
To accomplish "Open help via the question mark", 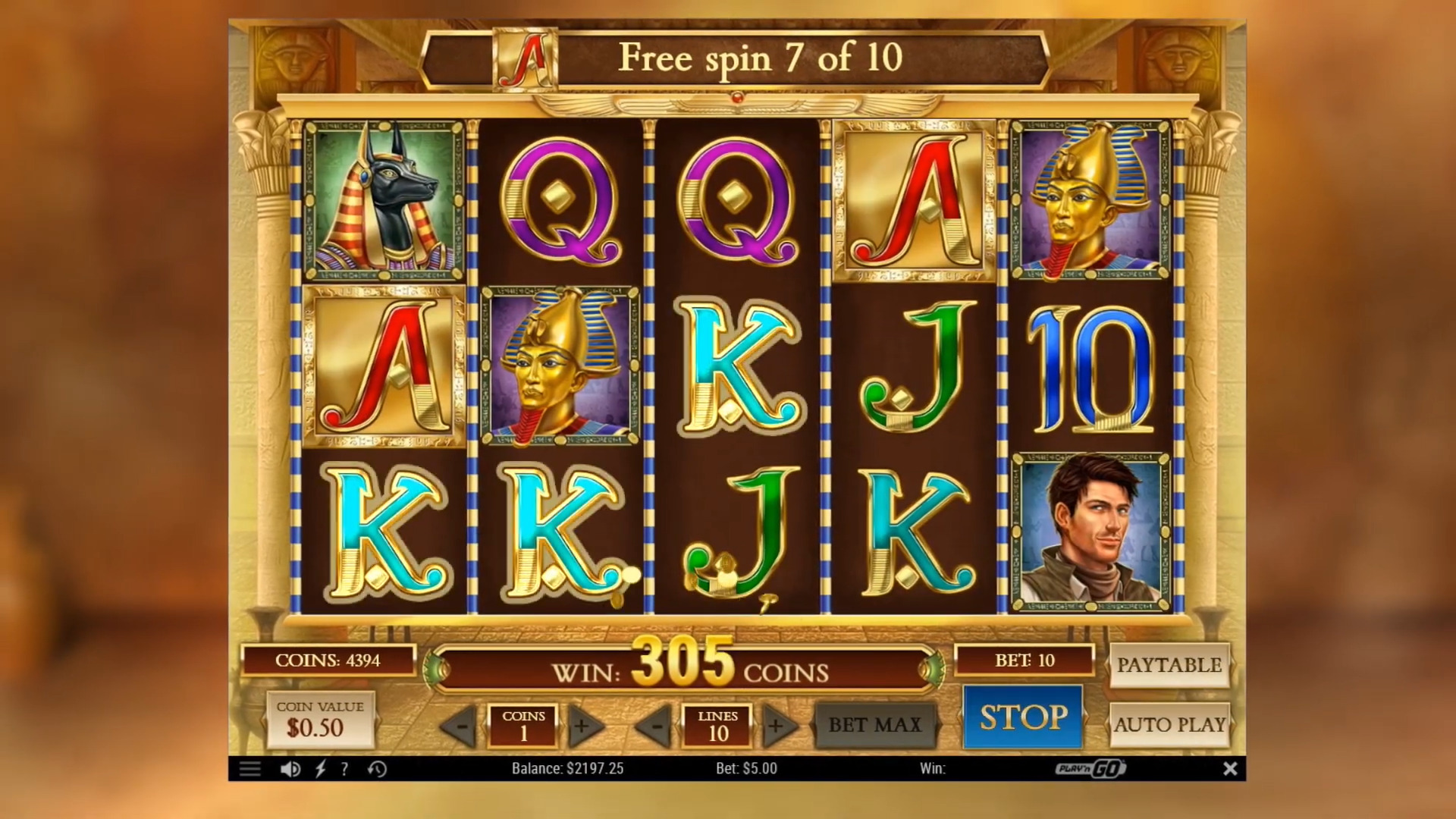I will (344, 769).
